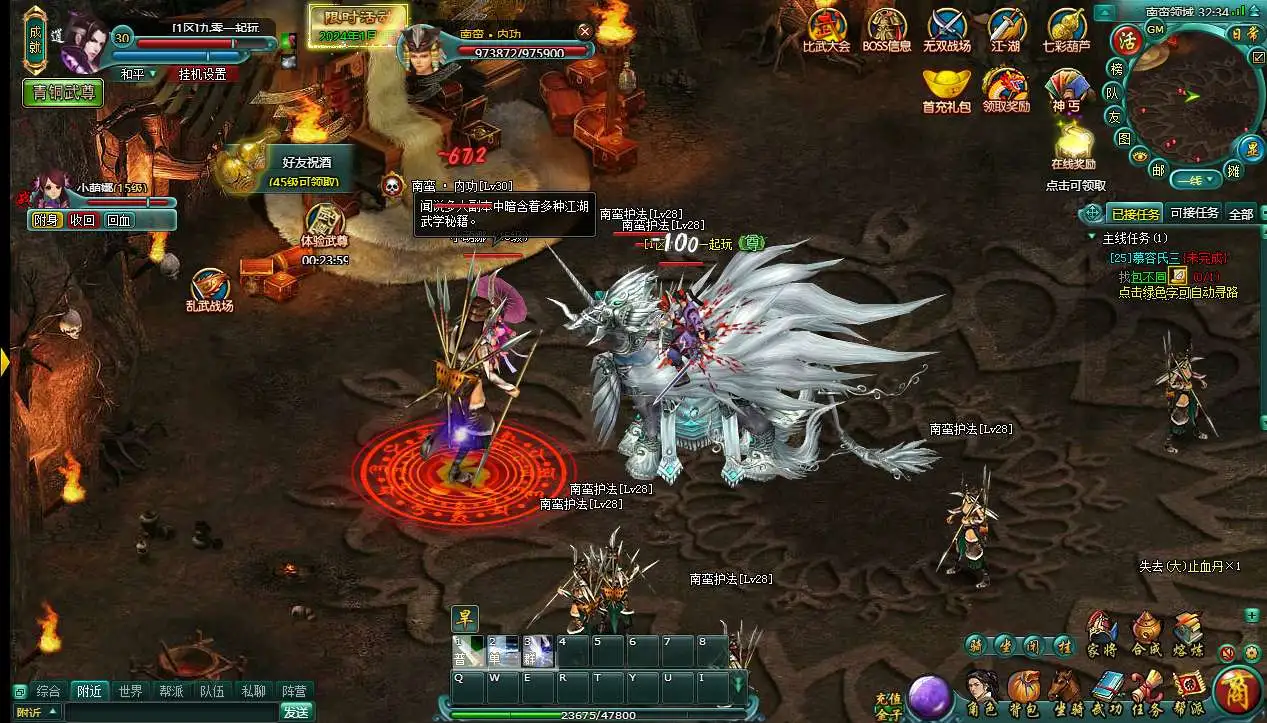Open the 挂机设置 auto-battle settings
Viewport: 1267px width, 723px height.
pyautogui.click(x=202, y=74)
